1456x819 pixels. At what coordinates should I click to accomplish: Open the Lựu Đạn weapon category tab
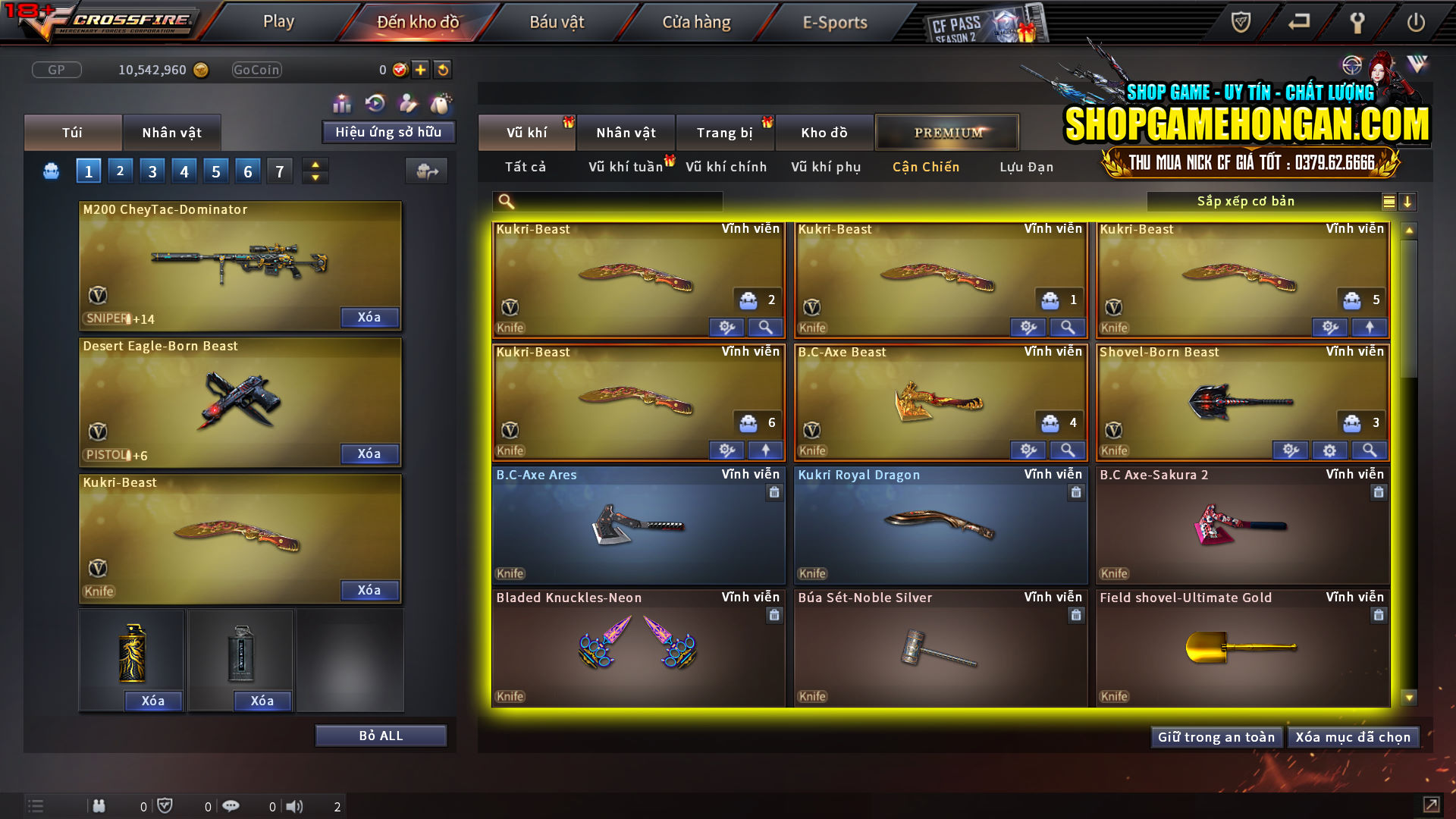click(x=1025, y=167)
